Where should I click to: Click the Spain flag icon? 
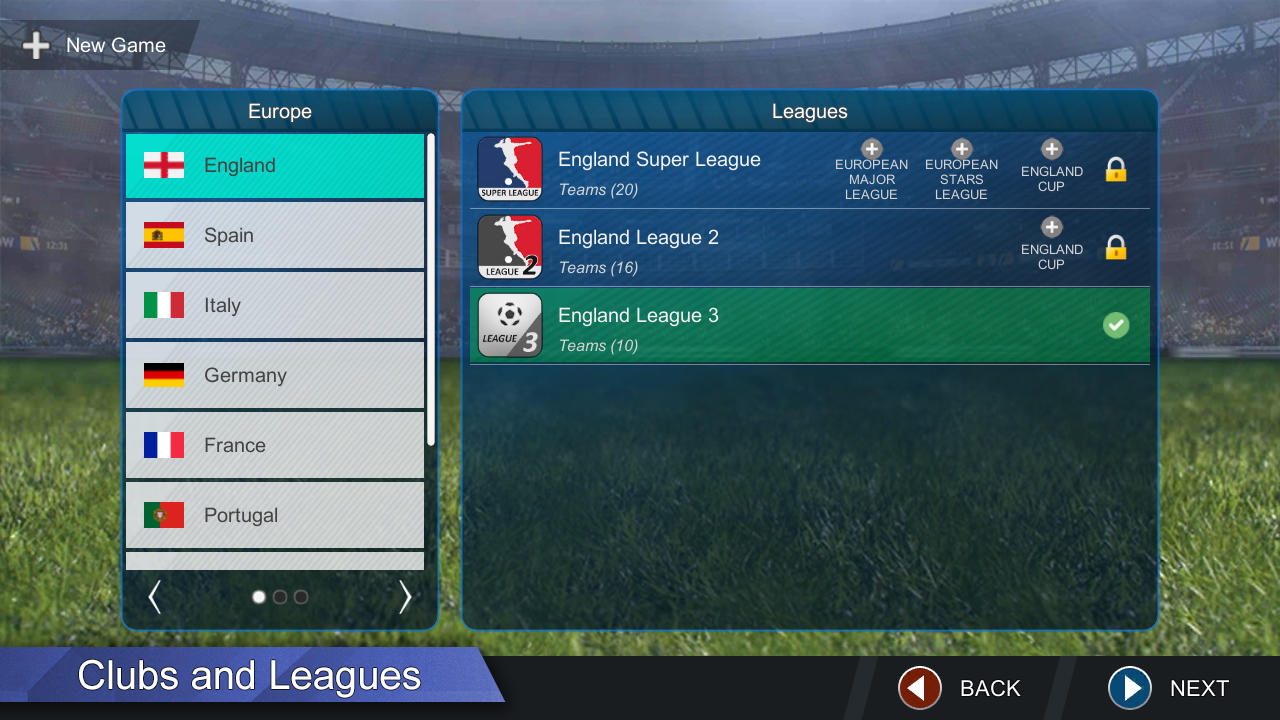[163, 235]
